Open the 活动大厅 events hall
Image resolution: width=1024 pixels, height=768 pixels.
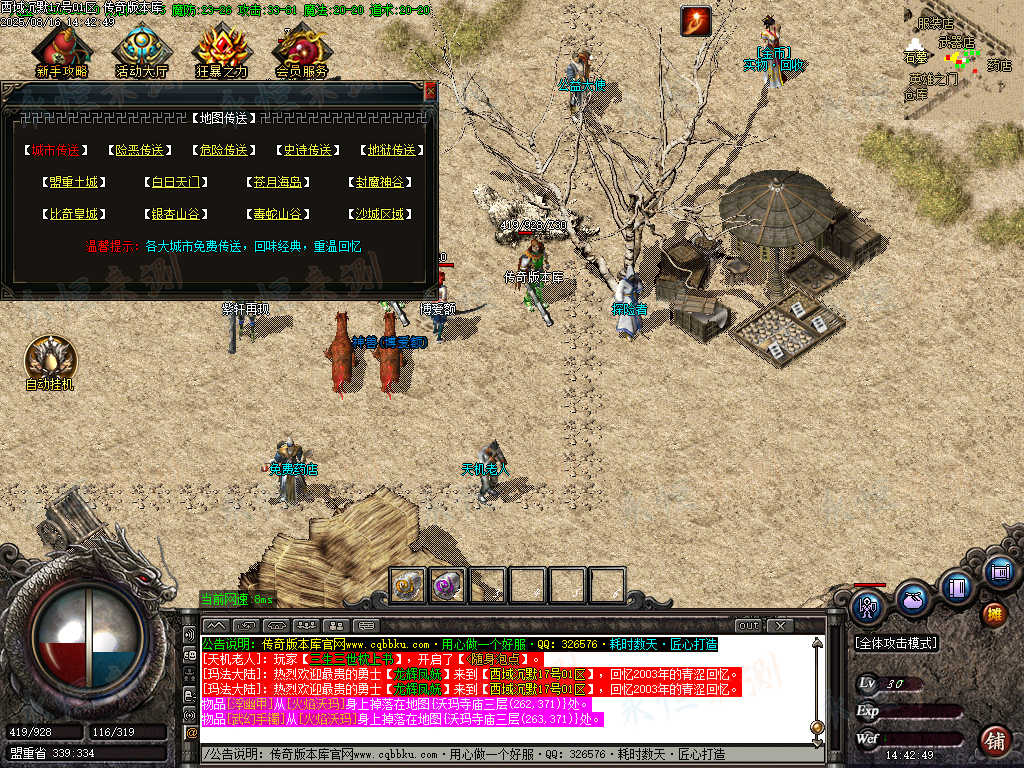(x=141, y=50)
